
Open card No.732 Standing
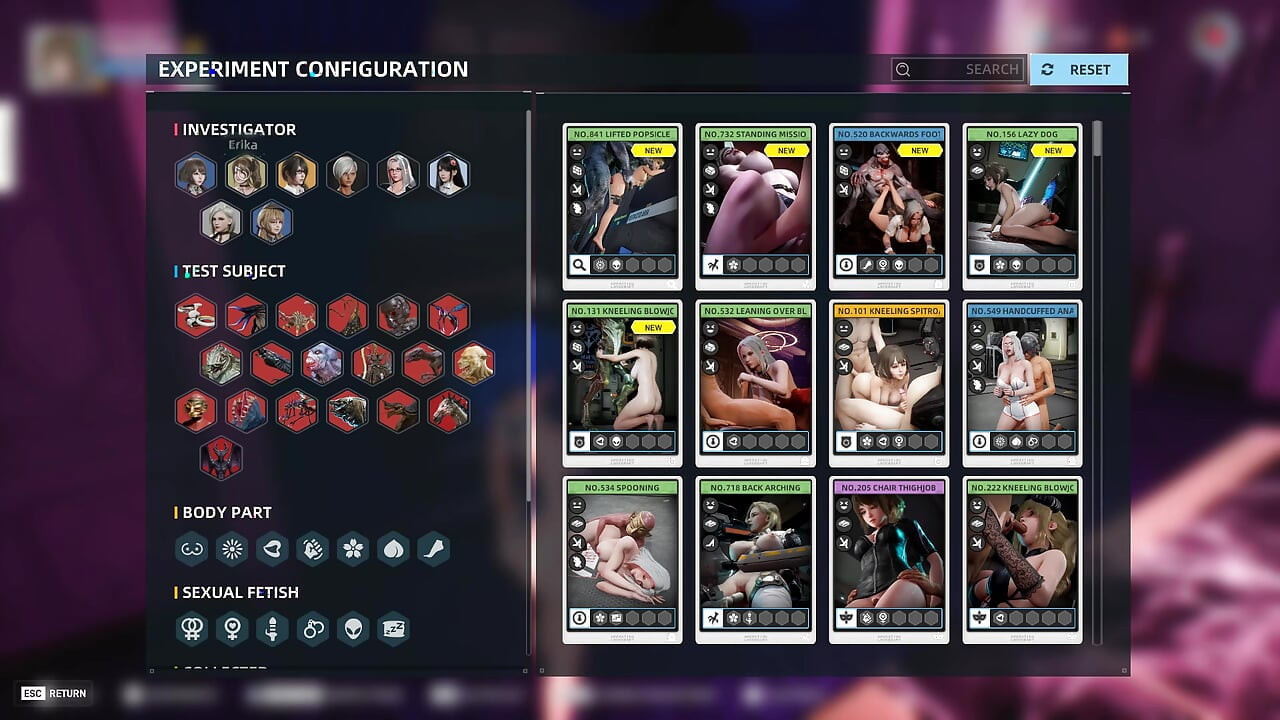click(755, 206)
